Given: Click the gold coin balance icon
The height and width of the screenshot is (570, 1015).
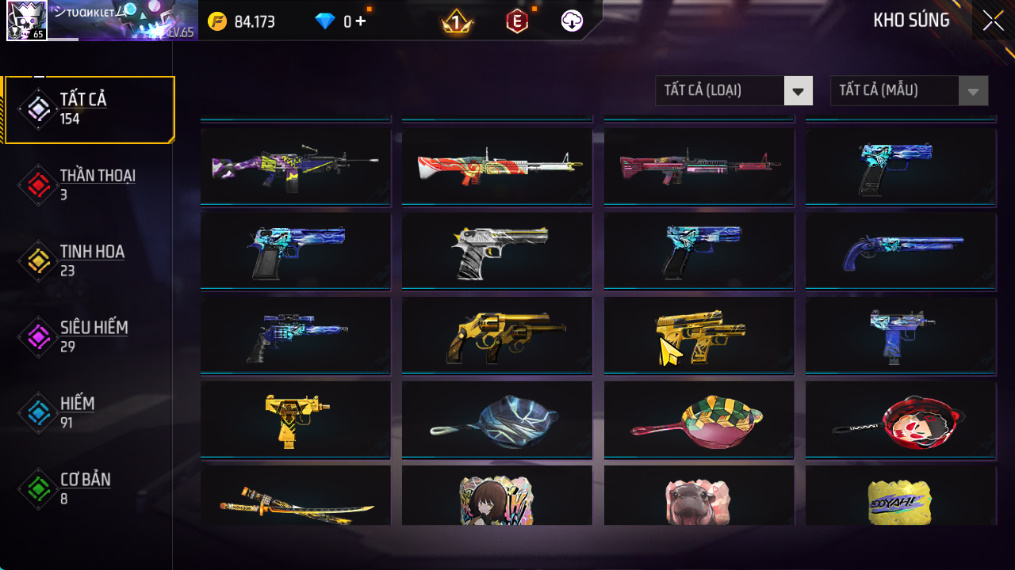Looking at the screenshot, I should click(217, 21).
